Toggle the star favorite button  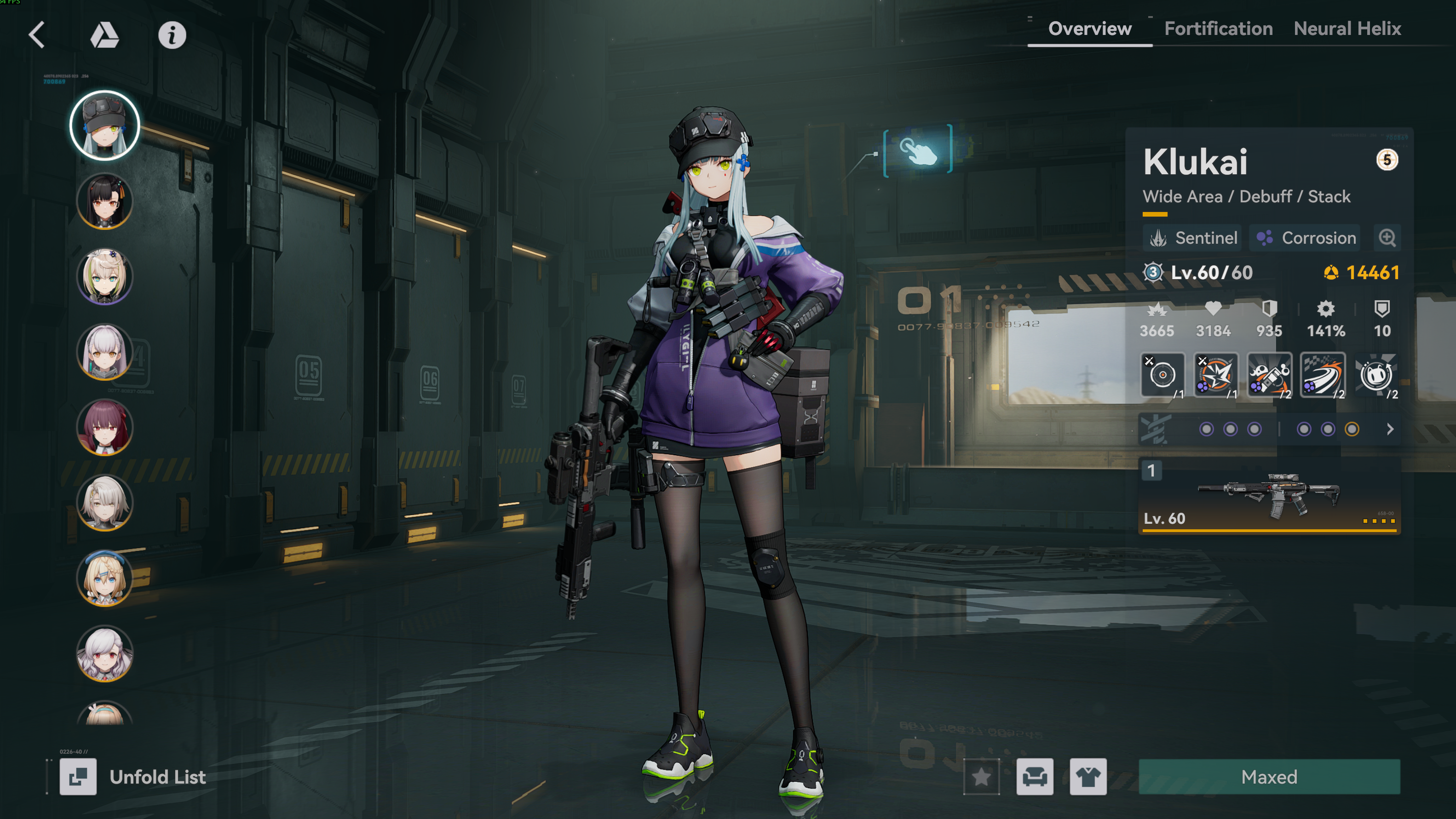point(981,777)
